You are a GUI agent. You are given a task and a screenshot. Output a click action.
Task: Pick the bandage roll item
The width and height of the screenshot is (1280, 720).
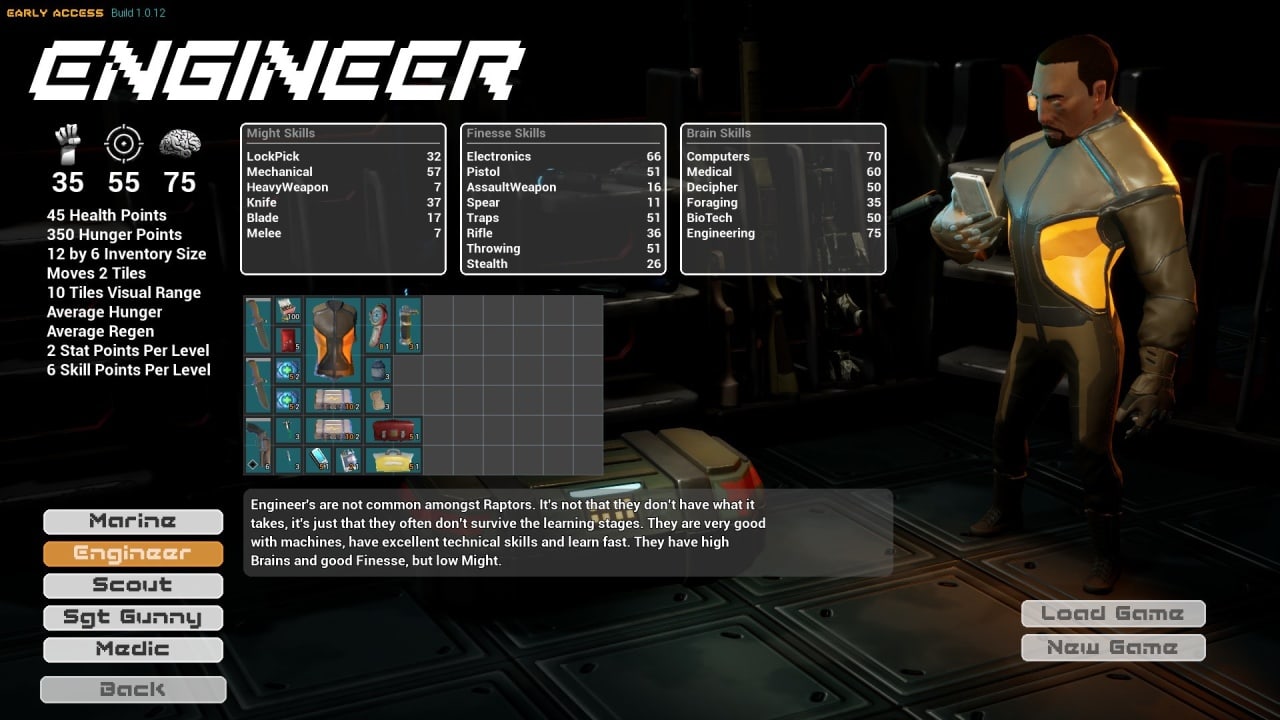click(378, 400)
